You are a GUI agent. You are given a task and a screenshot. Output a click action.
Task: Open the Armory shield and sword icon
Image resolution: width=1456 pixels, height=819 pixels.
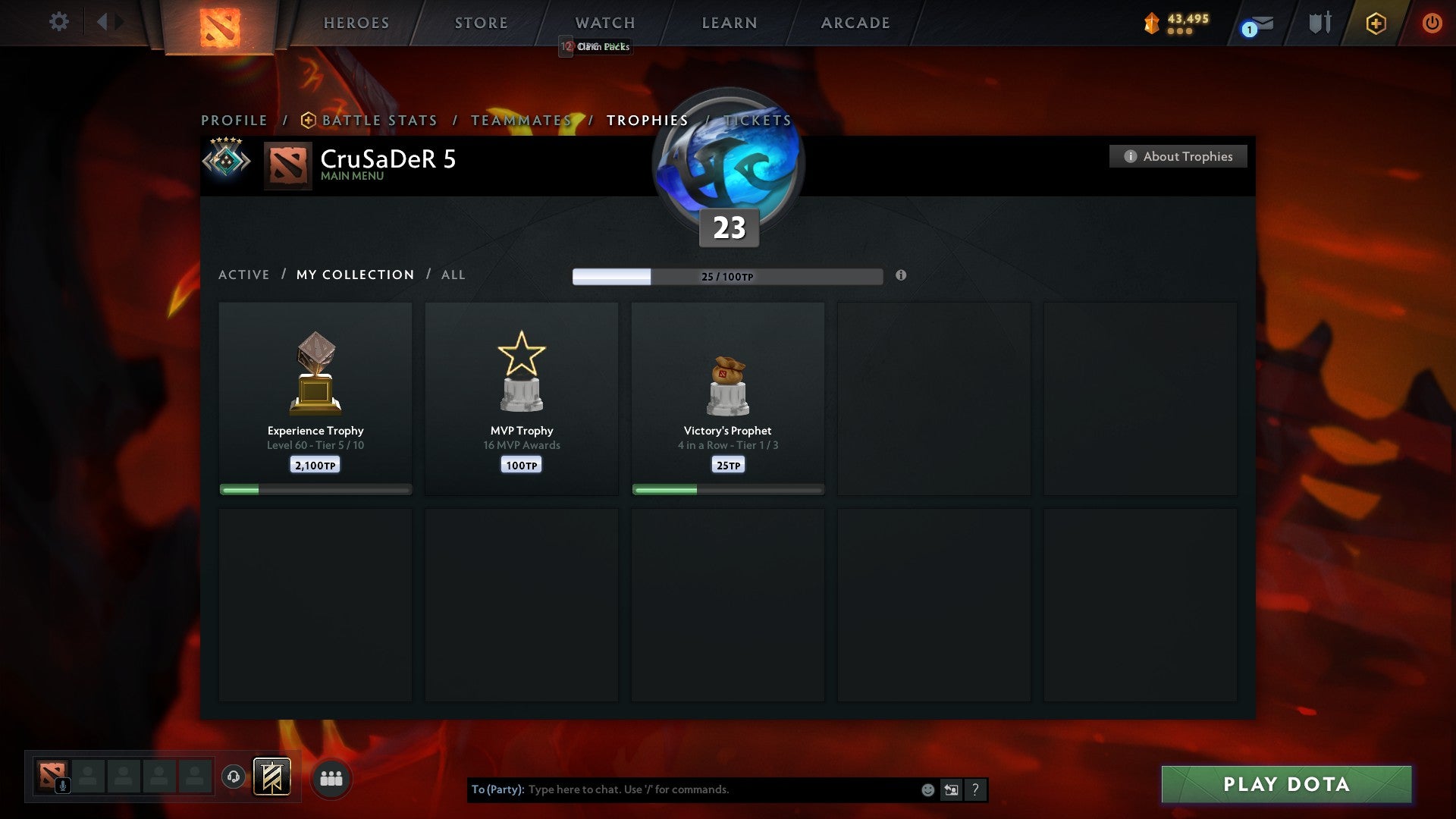pos(1319,23)
